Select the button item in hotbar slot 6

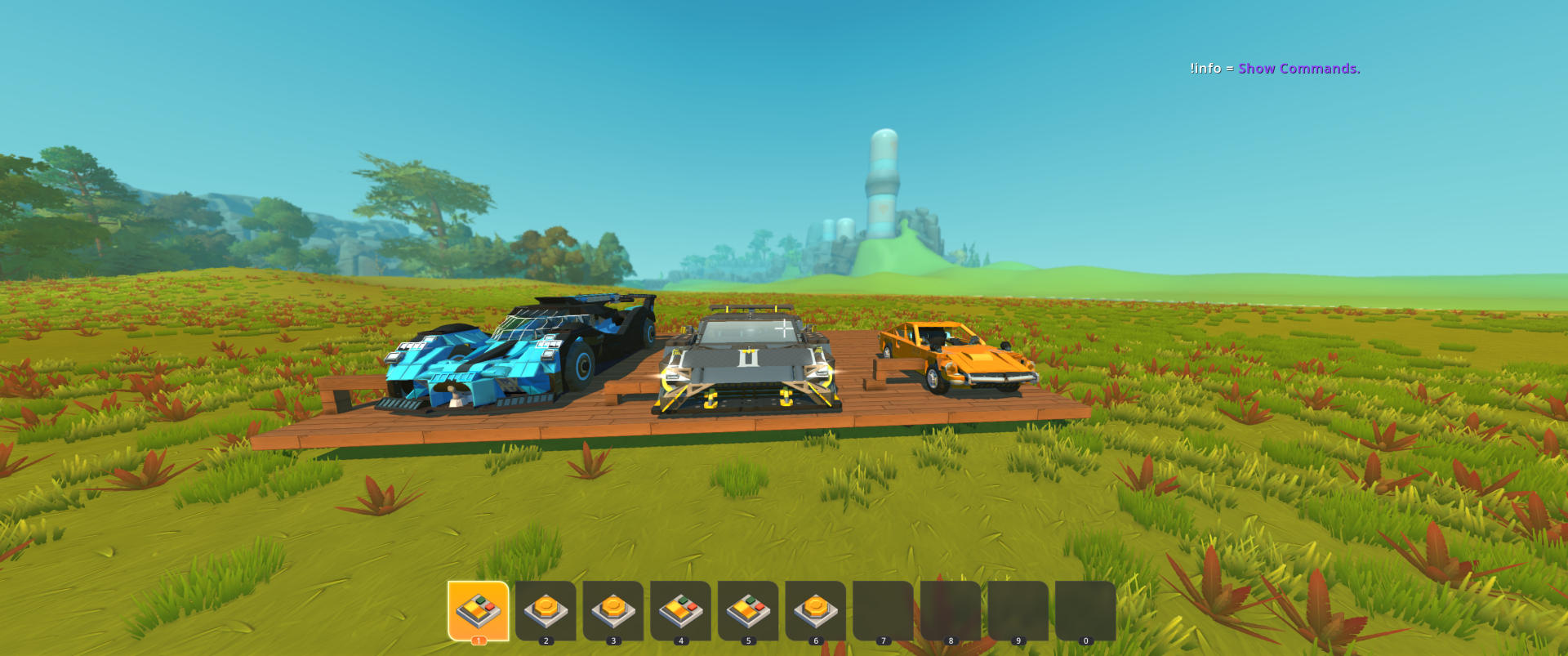(x=815, y=610)
